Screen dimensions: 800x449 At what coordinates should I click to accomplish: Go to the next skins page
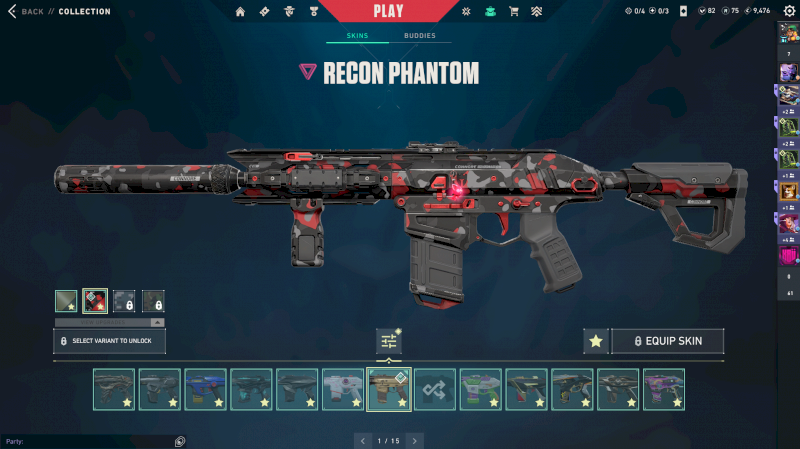point(415,440)
